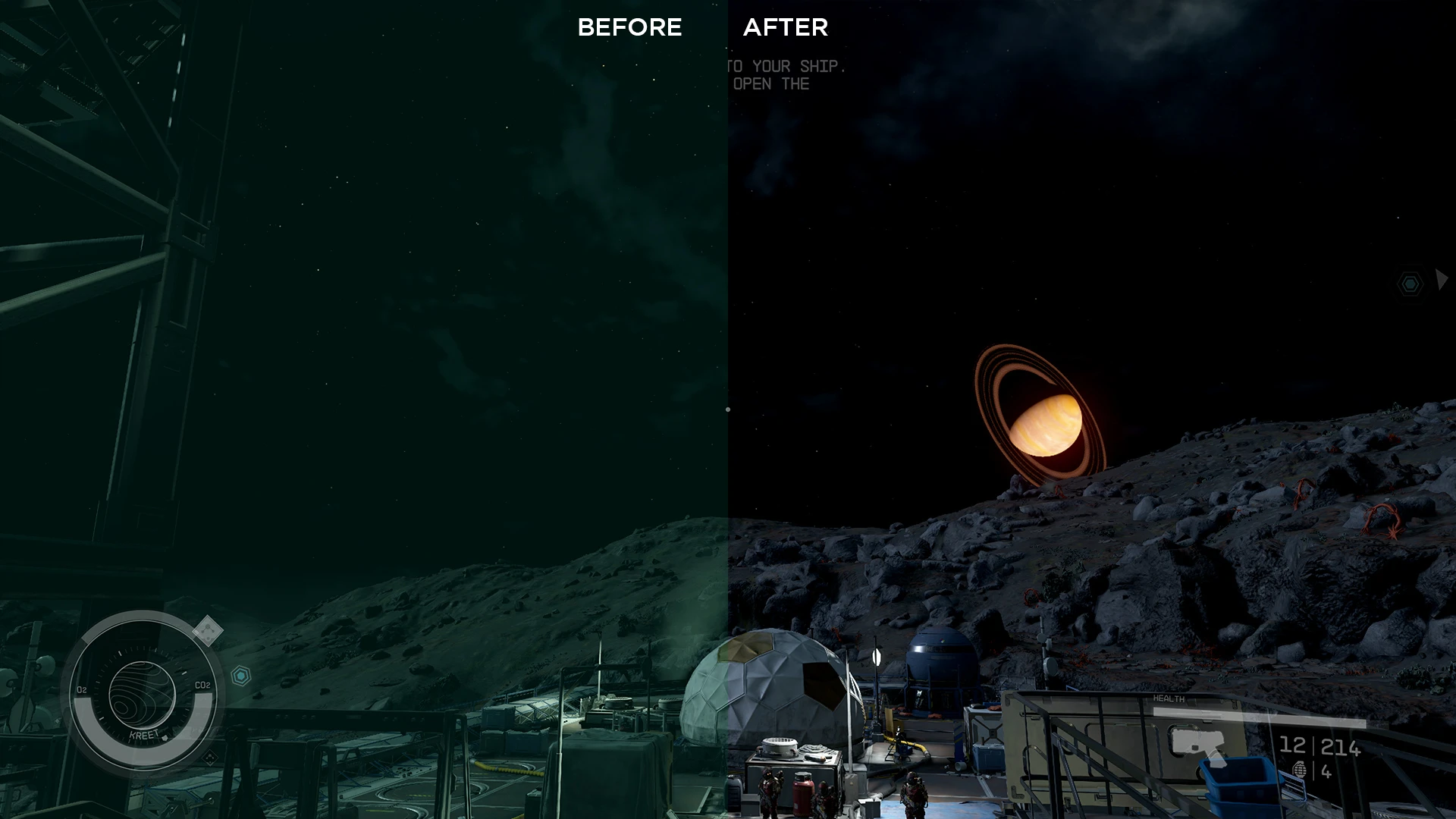Switch to the BEFORE view label
Screen dimensions: 1456x819
tap(631, 28)
